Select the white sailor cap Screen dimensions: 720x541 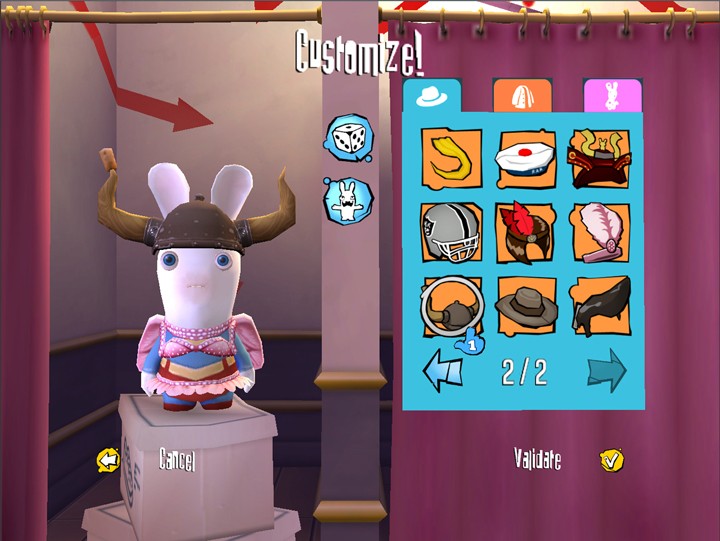pyautogui.click(x=526, y=158)
